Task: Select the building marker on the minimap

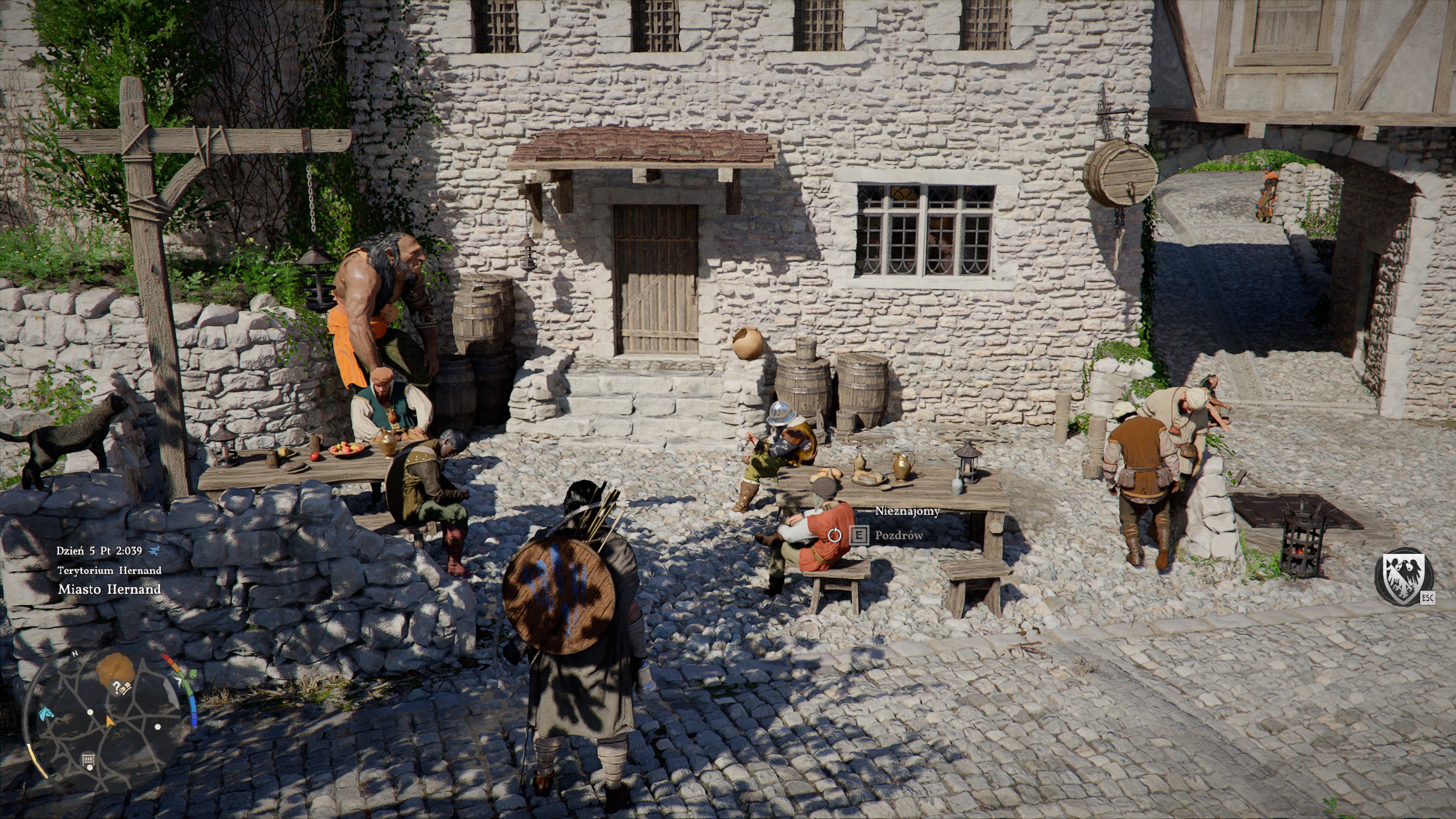Action: coord(89,759)
